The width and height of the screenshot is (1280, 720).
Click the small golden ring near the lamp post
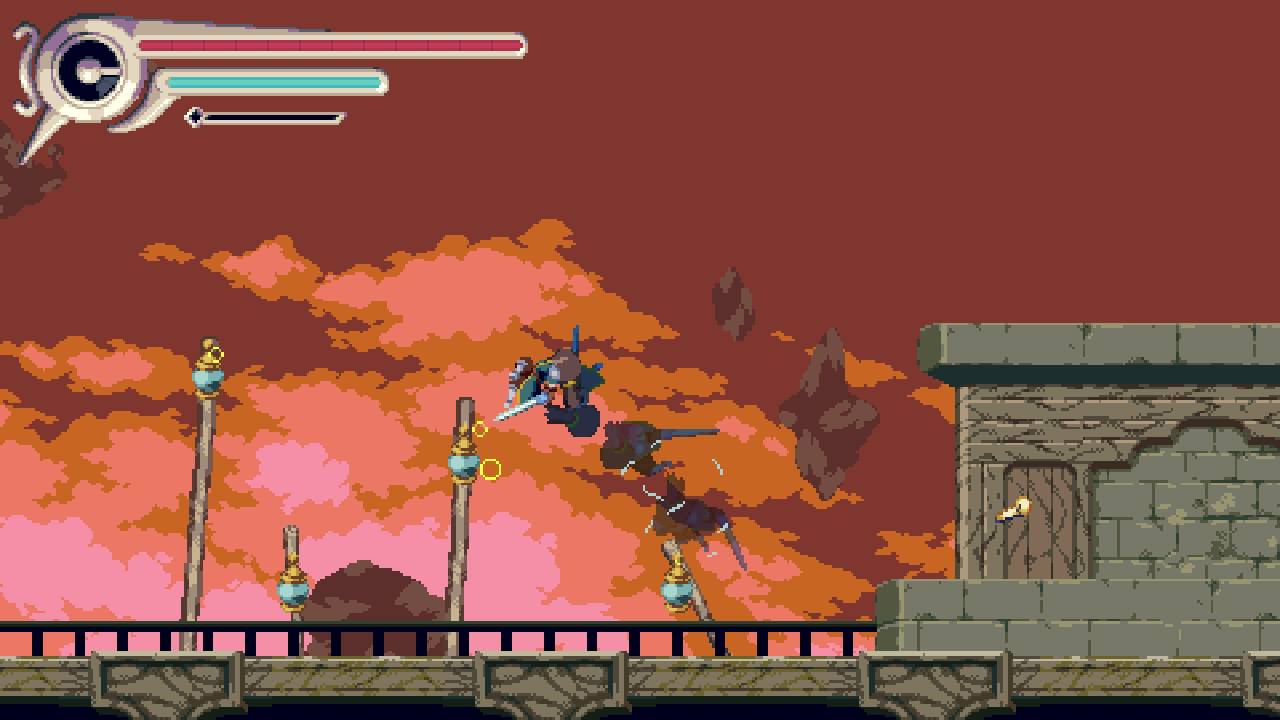[481, 427]
